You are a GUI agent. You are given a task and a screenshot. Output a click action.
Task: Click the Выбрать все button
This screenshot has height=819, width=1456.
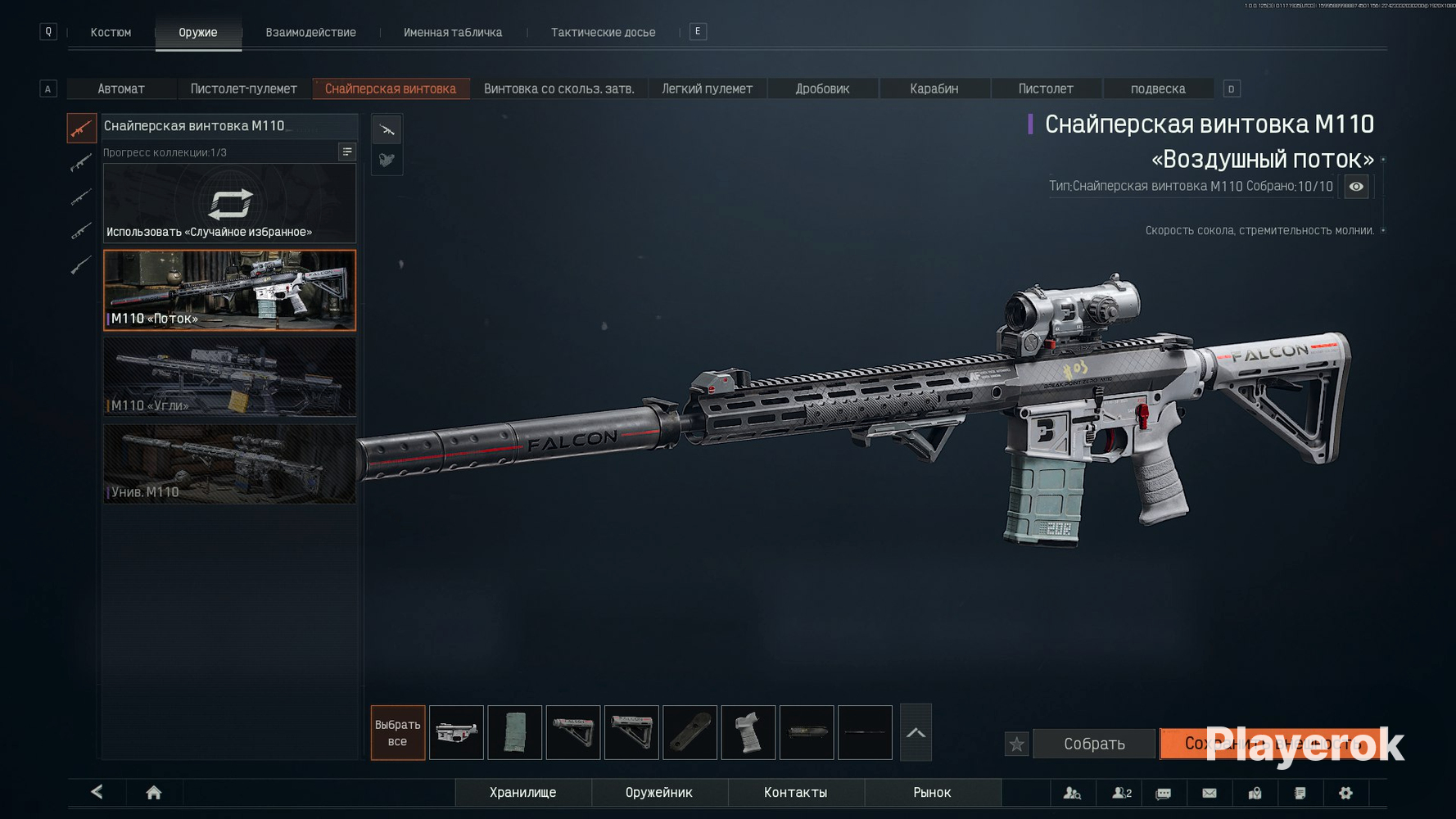[397, 733]
